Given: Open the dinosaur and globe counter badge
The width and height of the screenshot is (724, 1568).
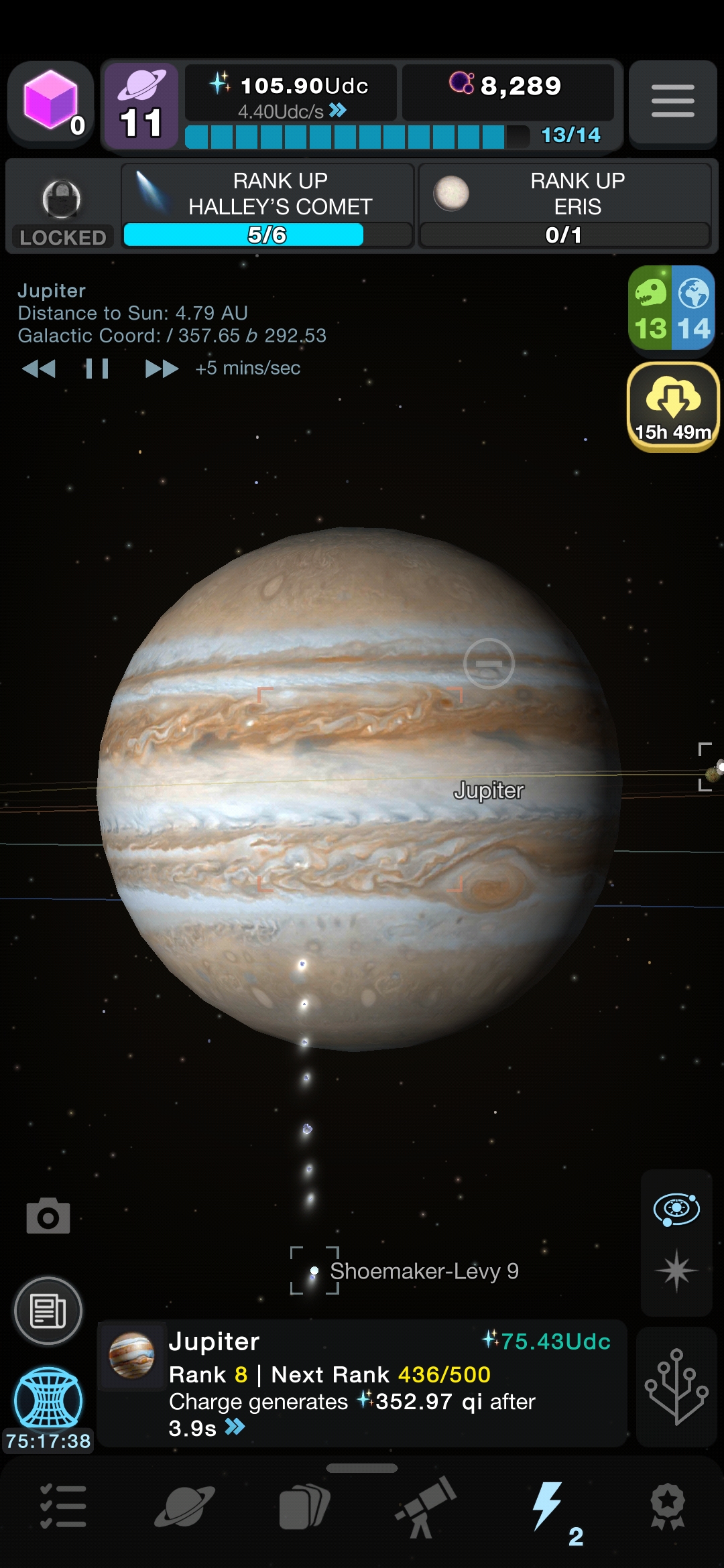Looking at the screenshot, I should pos(672,308).
